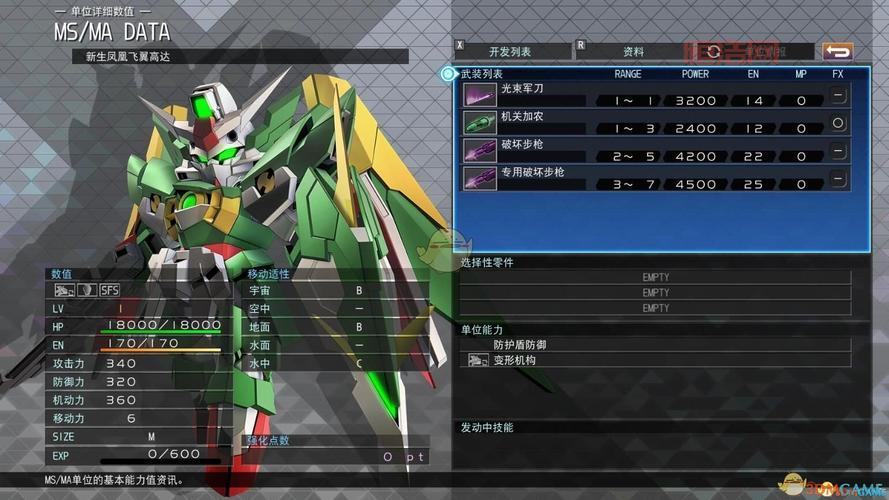
Task: Highlight the 专用破坏步枪 weapon entry
Action: tap(655, 178)
